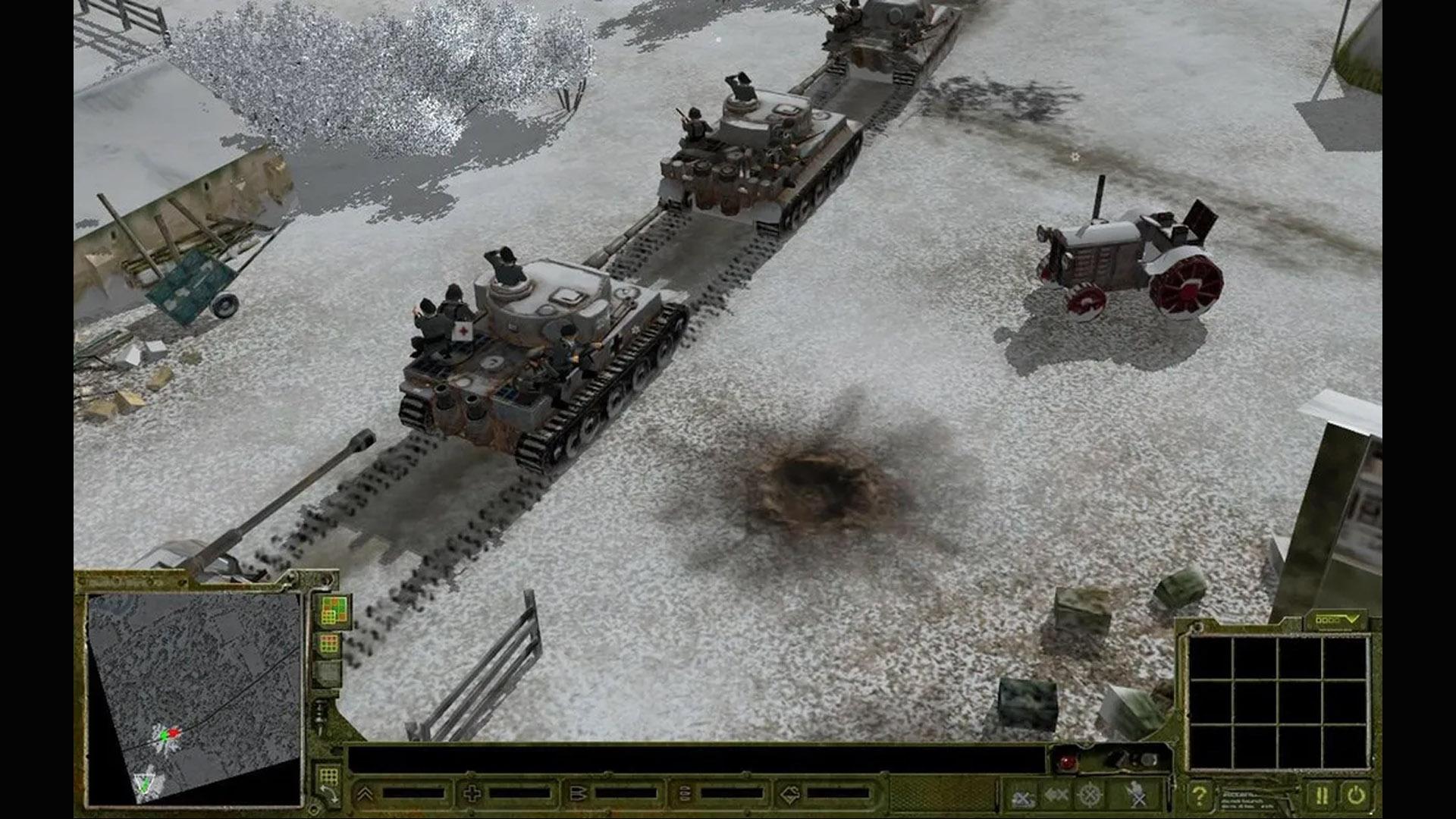The height and width of the screenshot is (819, 1456).
Task: Click the crosshair target order icon
Action: click(1090, 795)
